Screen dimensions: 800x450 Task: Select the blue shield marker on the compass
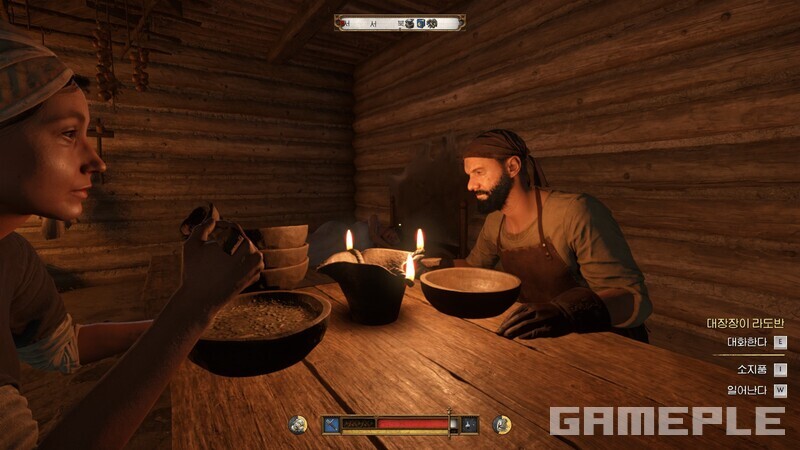coord(421,23)
